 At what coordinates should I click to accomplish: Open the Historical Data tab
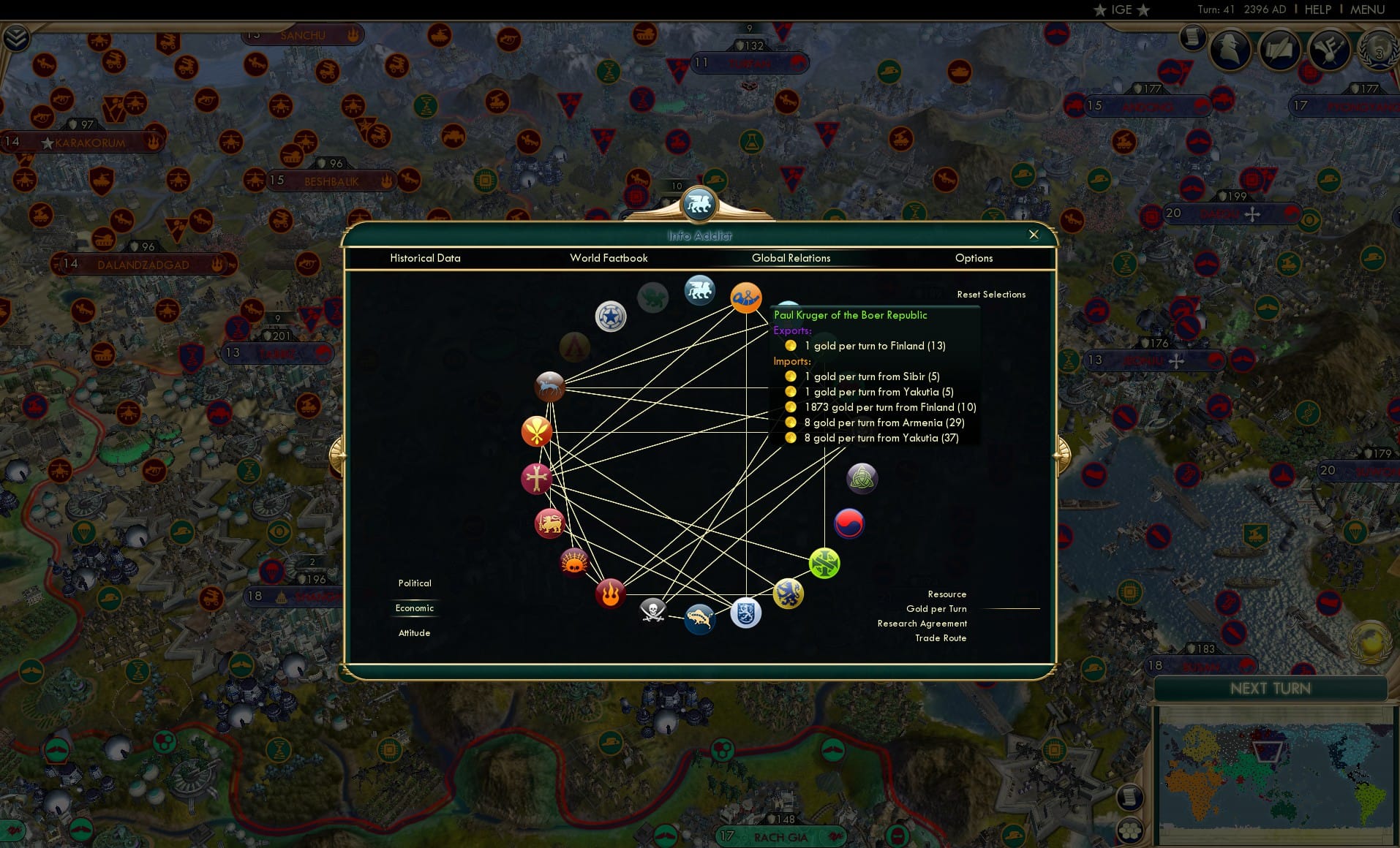[426, 258]
